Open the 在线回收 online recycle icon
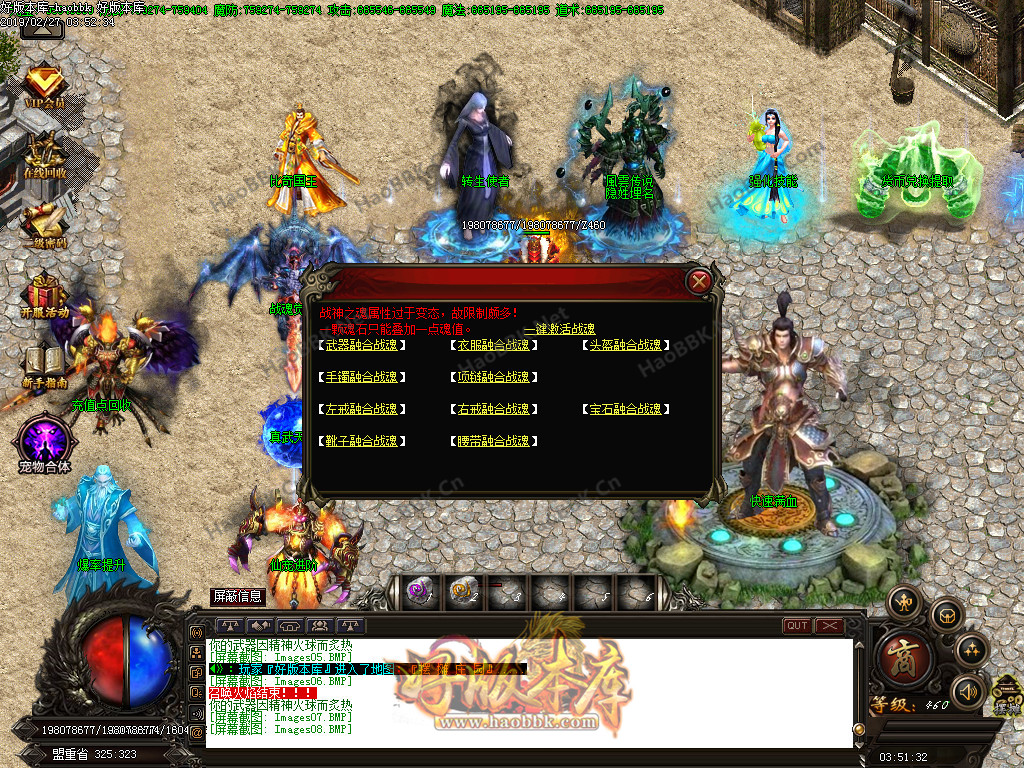Viewport: 1024px width, 768px height. click(44, 156)
